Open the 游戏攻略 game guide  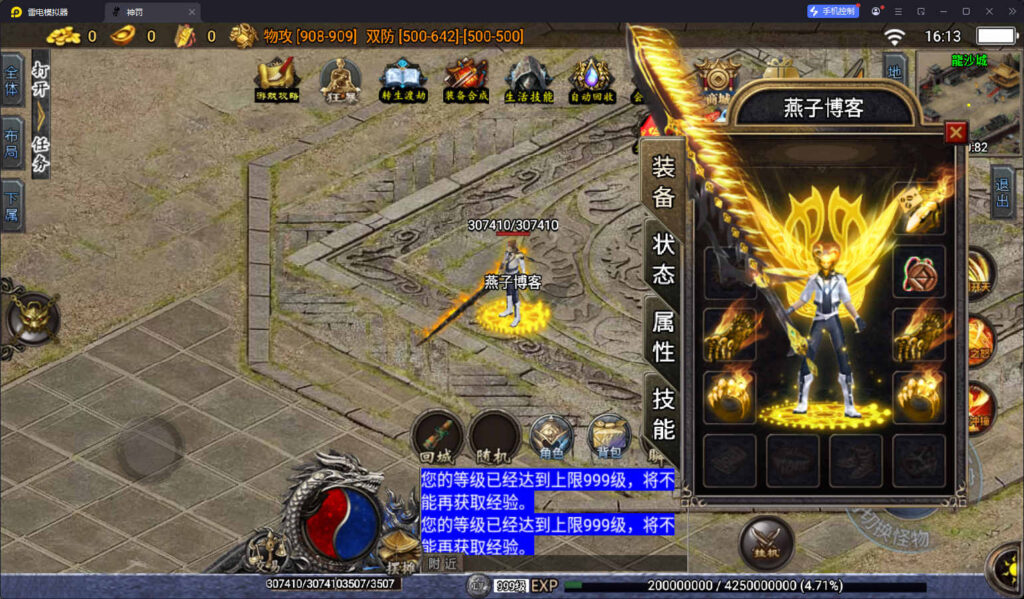point(277,78)
